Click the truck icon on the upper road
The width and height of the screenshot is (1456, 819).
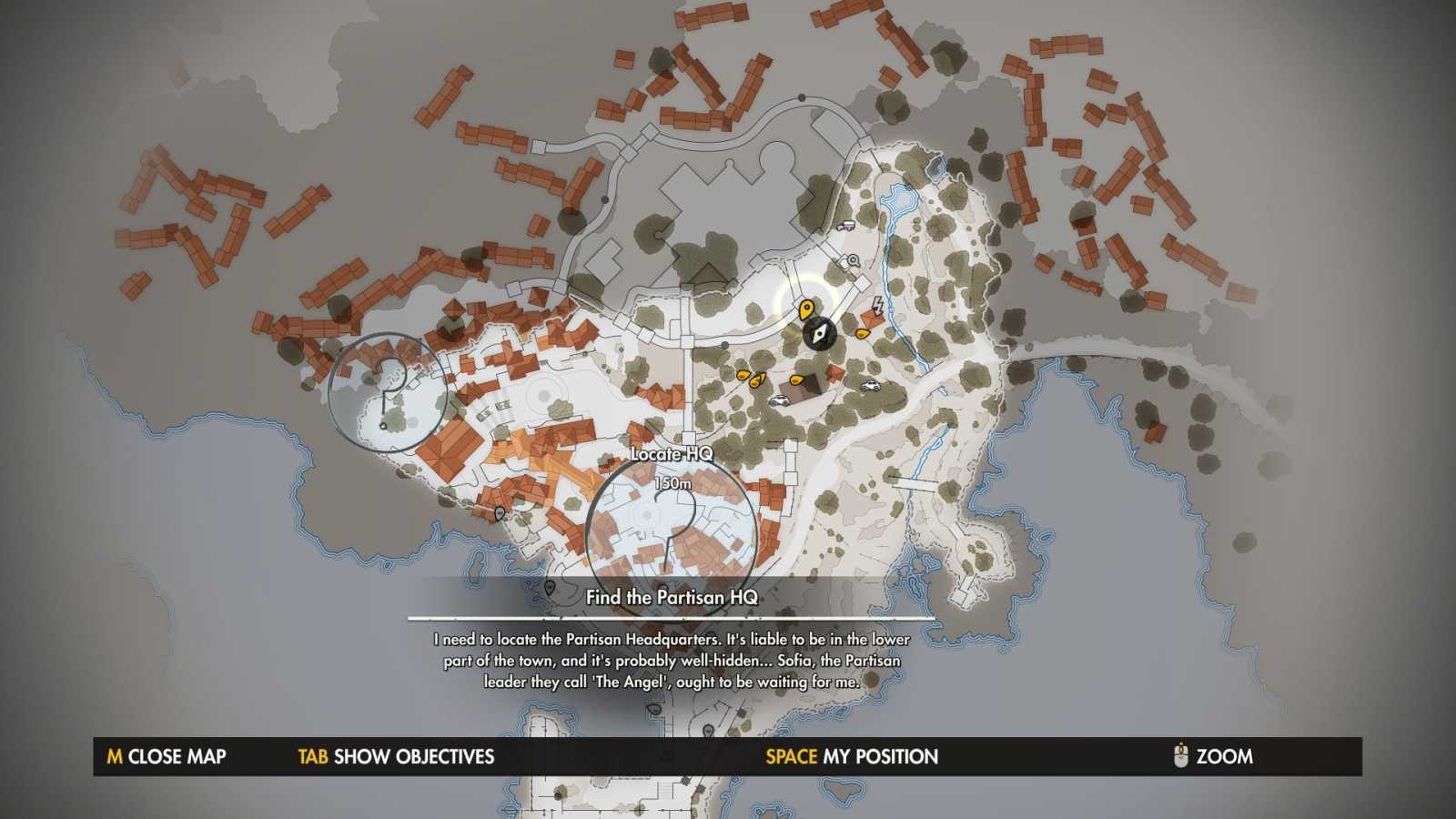point(846,226)
